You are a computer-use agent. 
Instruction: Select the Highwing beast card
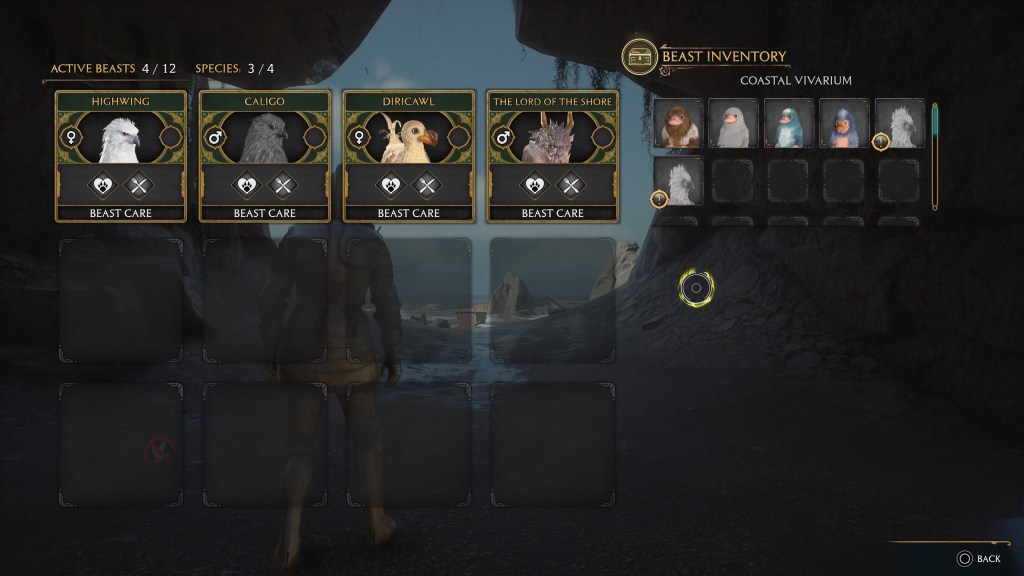[121, 137]
